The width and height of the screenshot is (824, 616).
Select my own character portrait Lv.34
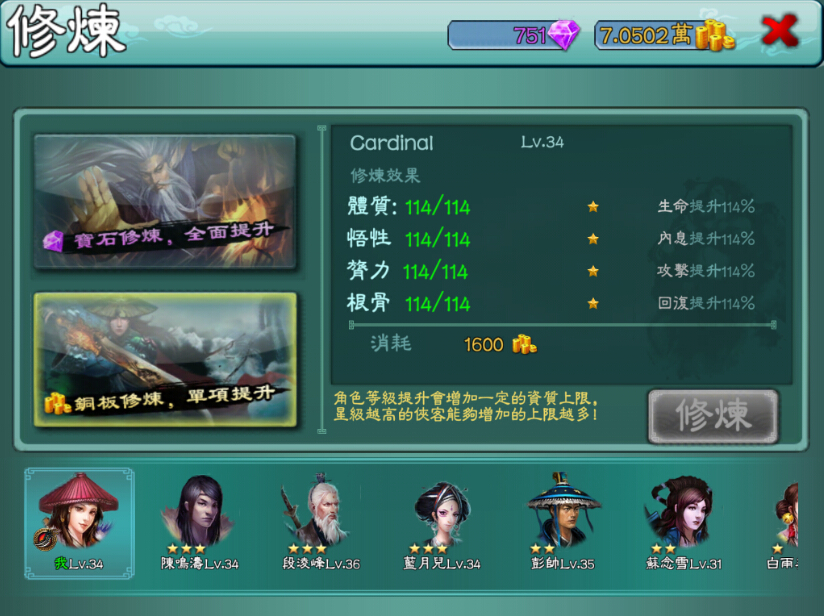pos(78,522)
